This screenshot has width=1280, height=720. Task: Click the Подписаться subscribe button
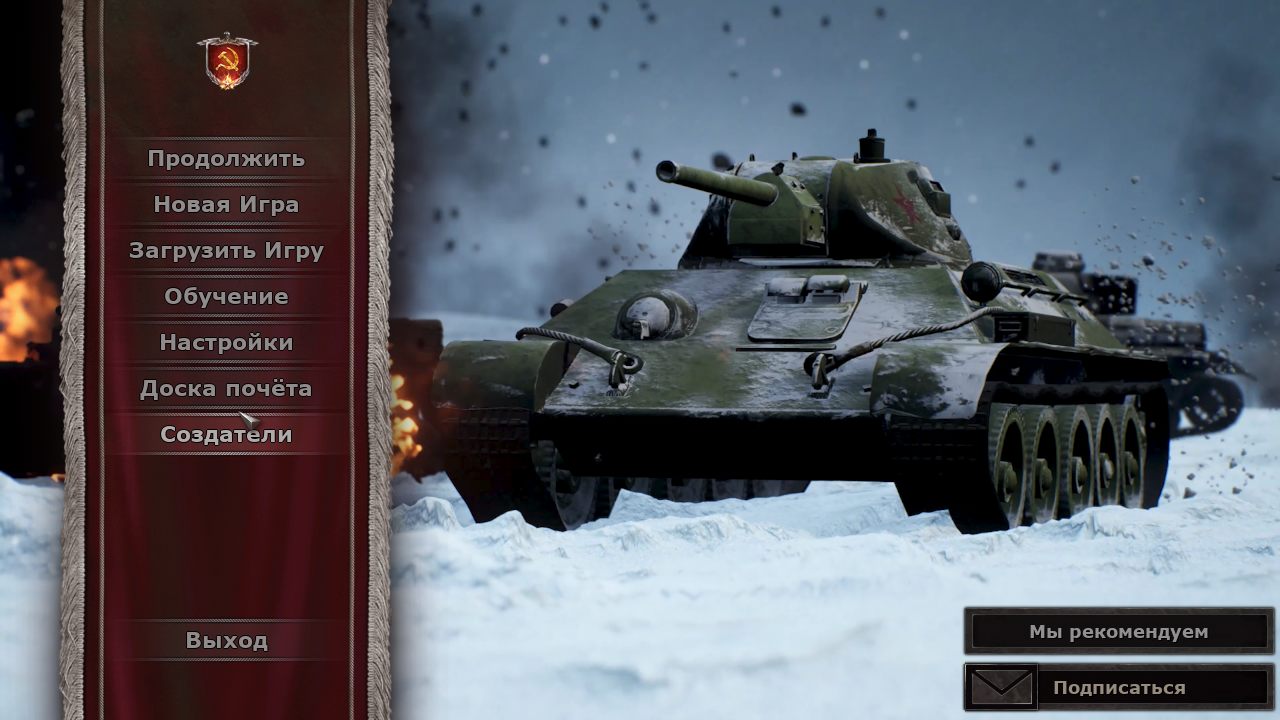point(1118,688)
